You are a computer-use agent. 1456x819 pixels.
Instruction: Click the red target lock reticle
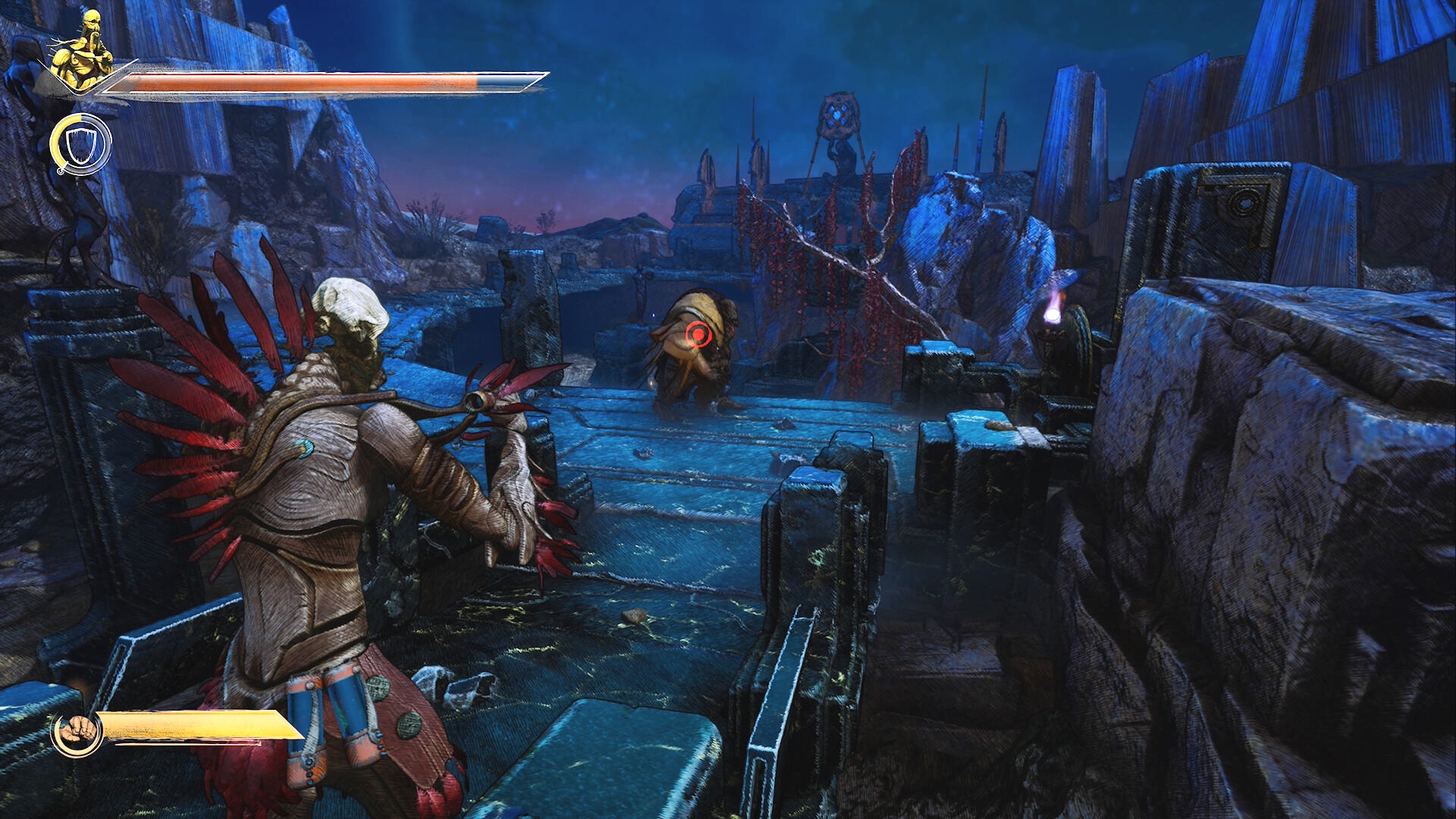click(x=698, y=334)
